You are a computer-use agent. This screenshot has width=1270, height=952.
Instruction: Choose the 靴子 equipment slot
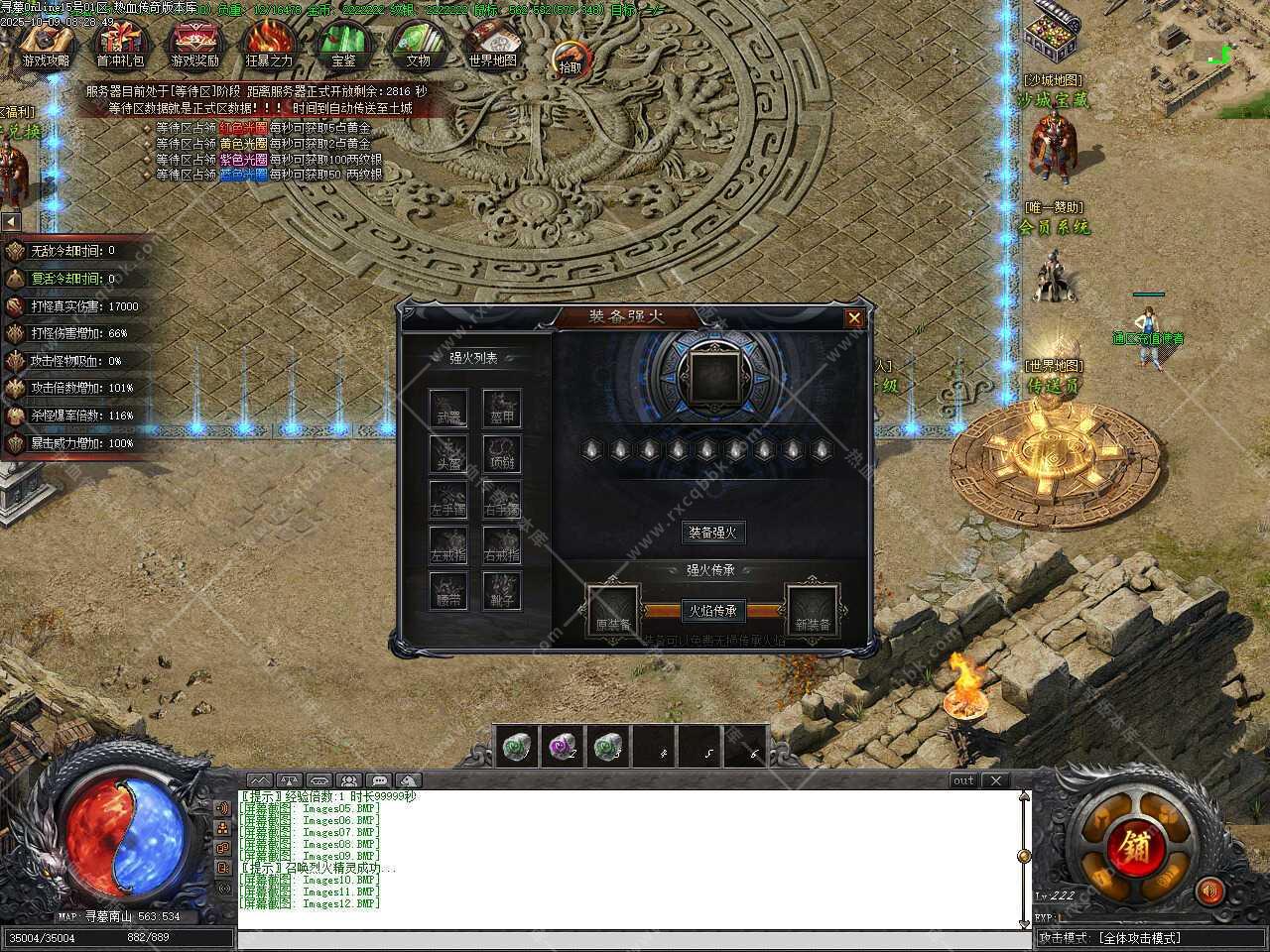pyautogui.click(x=502, y=589)
